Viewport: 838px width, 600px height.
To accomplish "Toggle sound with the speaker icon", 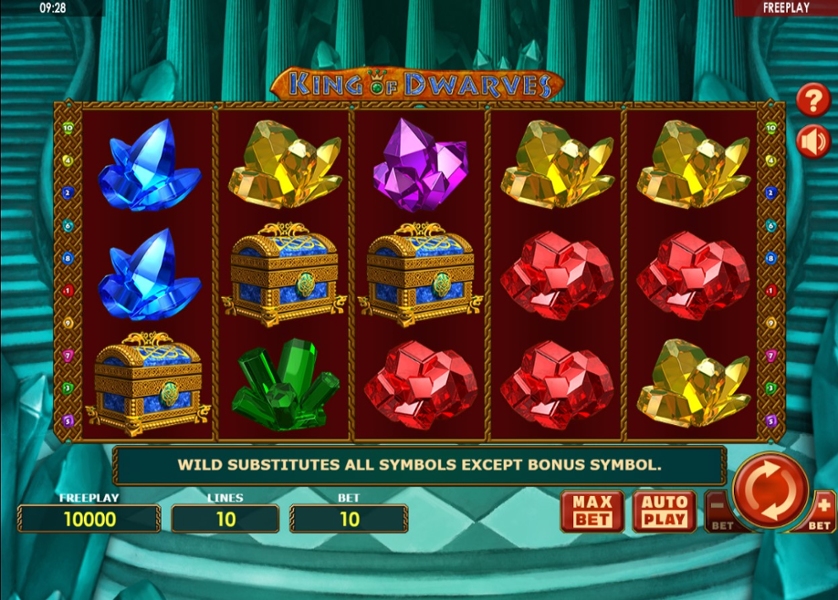I will point(813,142).
